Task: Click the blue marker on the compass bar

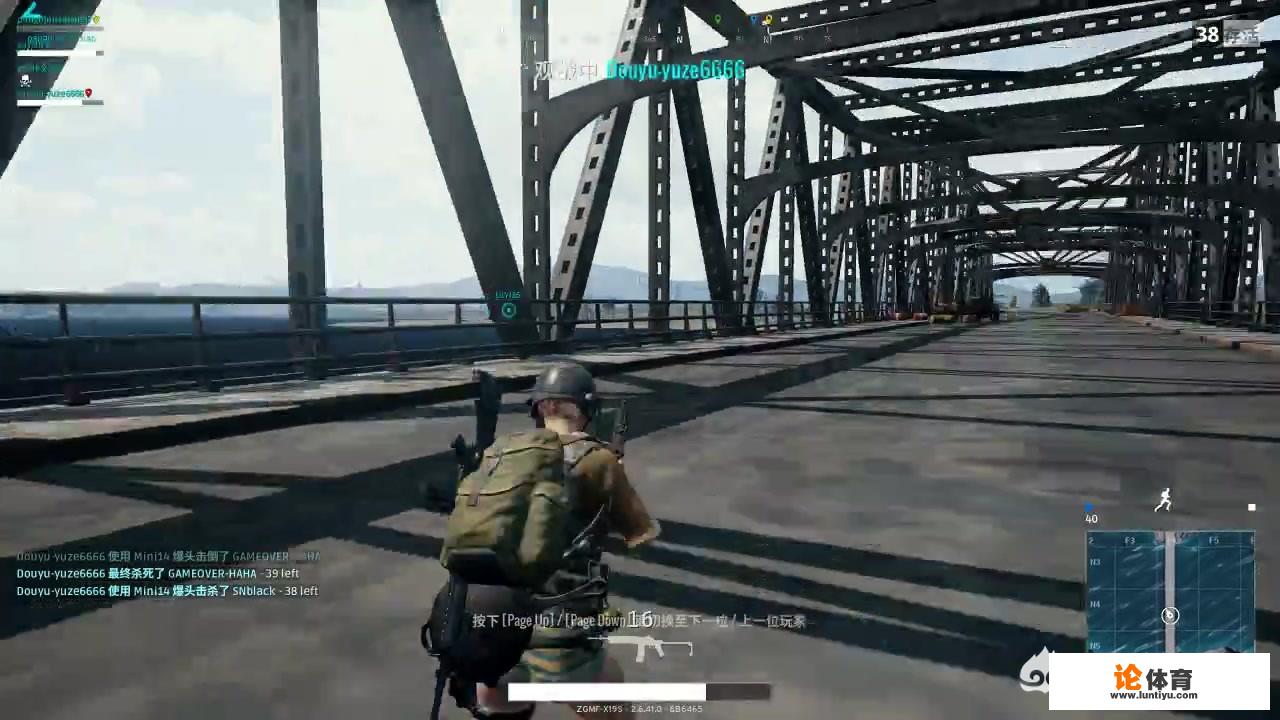Action: (753, 17)
